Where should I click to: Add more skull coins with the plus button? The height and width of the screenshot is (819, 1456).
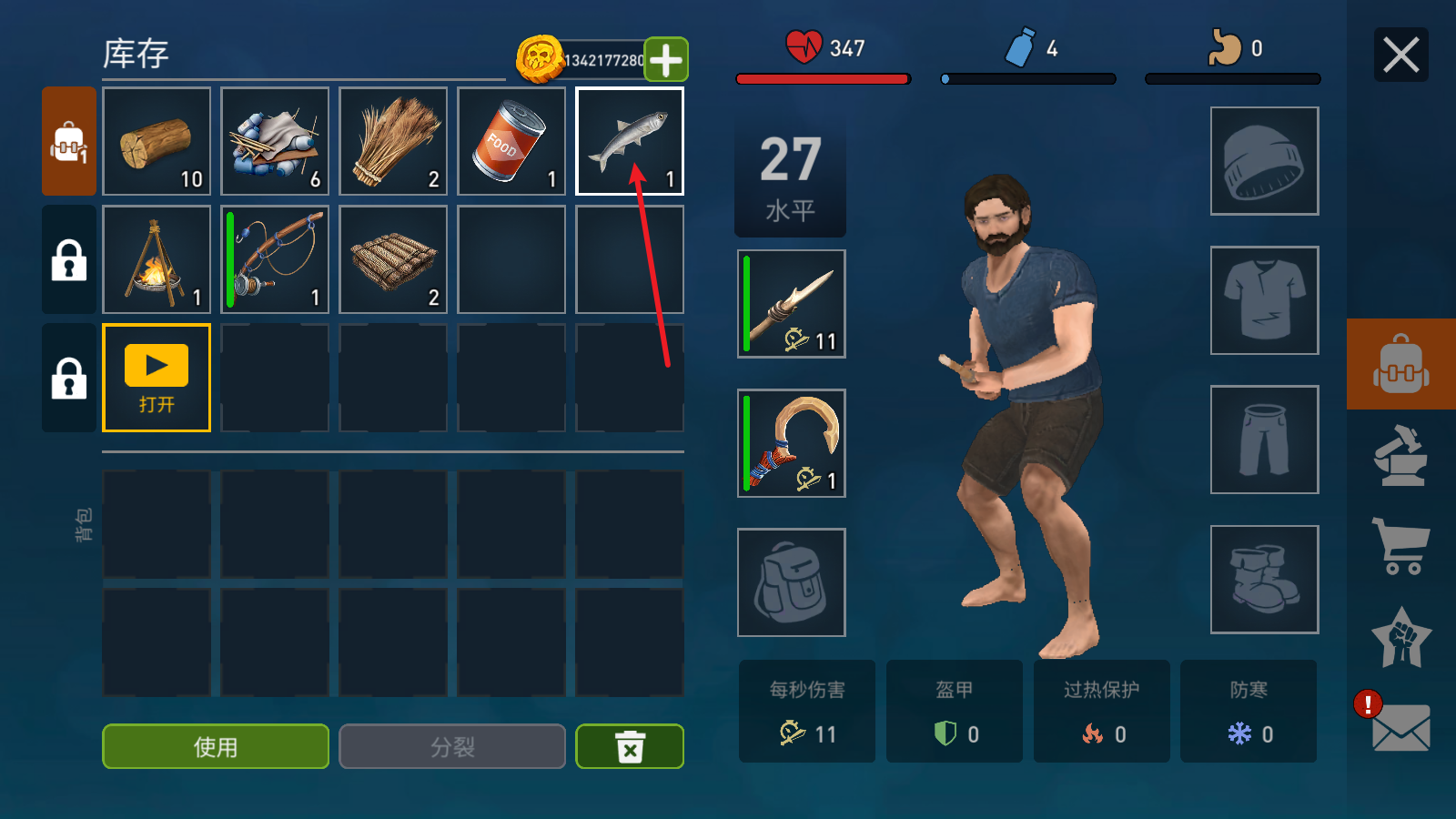click(666, 60)
